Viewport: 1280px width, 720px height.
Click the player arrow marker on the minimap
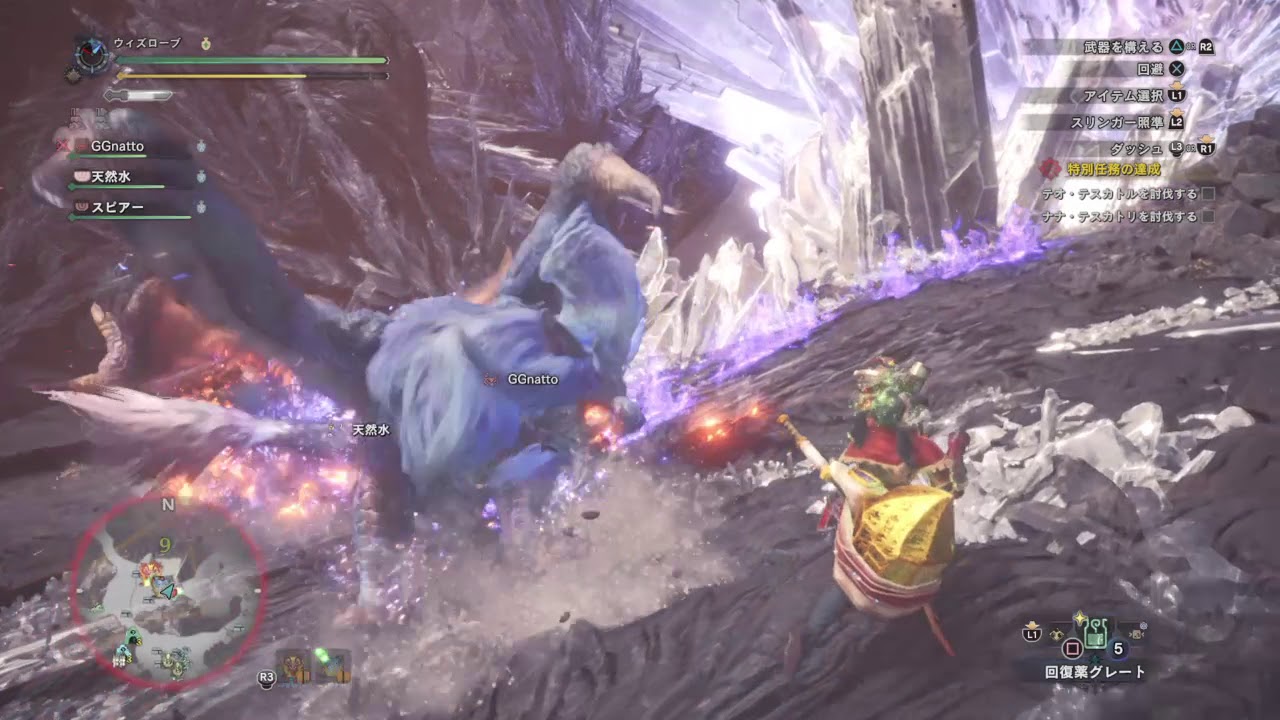coord(168,591)
